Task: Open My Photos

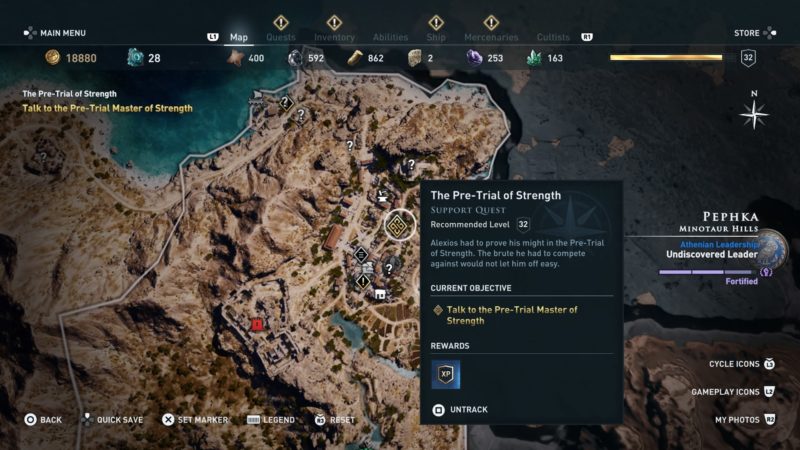Action: (744, 420)
